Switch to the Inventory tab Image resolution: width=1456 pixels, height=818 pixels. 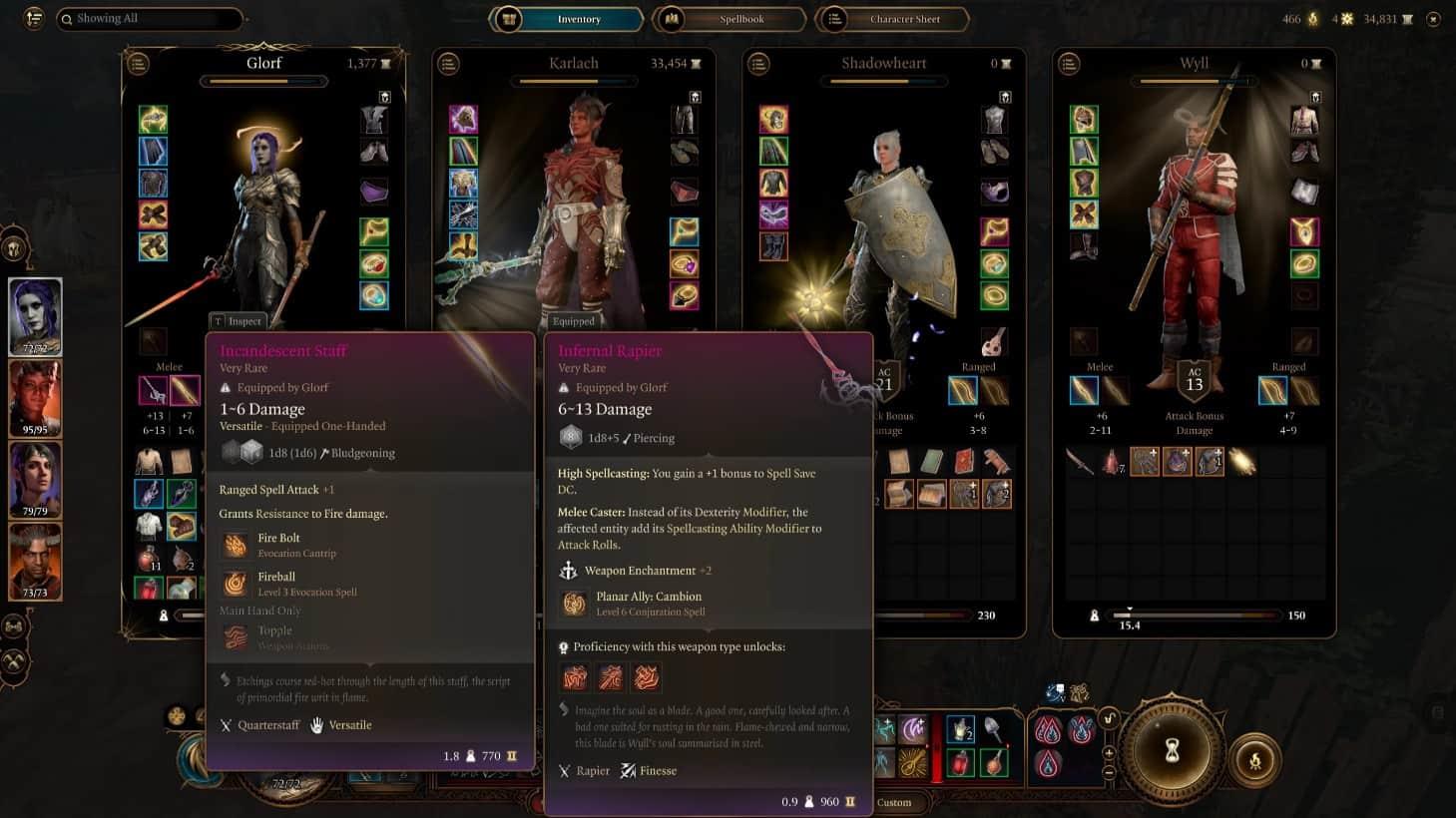pyautogui.click(x=568, y=19)
